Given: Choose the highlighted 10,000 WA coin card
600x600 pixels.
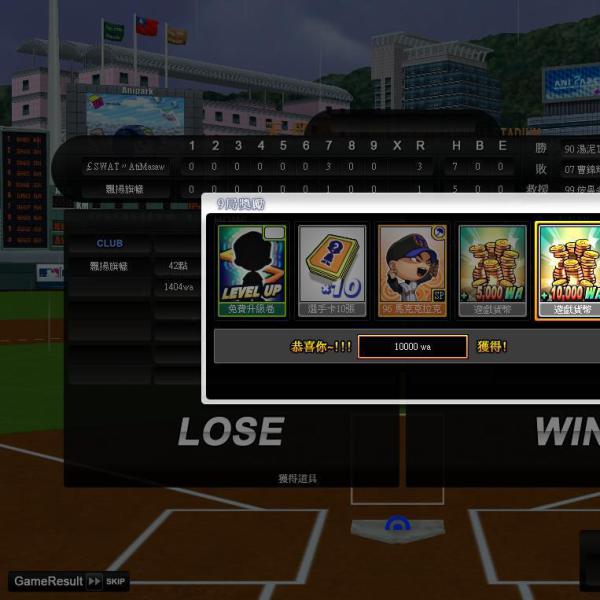Looking at the screenshot, I should click(x=569, y=270).
